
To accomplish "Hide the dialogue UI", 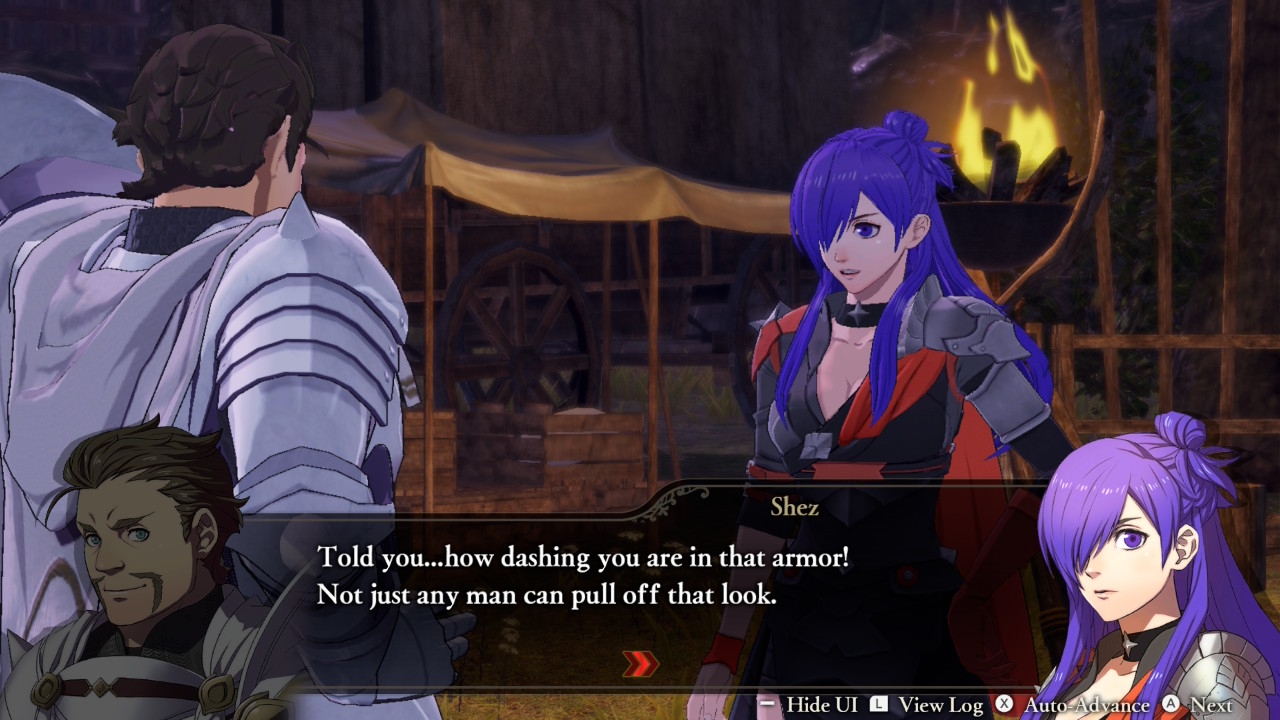I will (808, 705).
